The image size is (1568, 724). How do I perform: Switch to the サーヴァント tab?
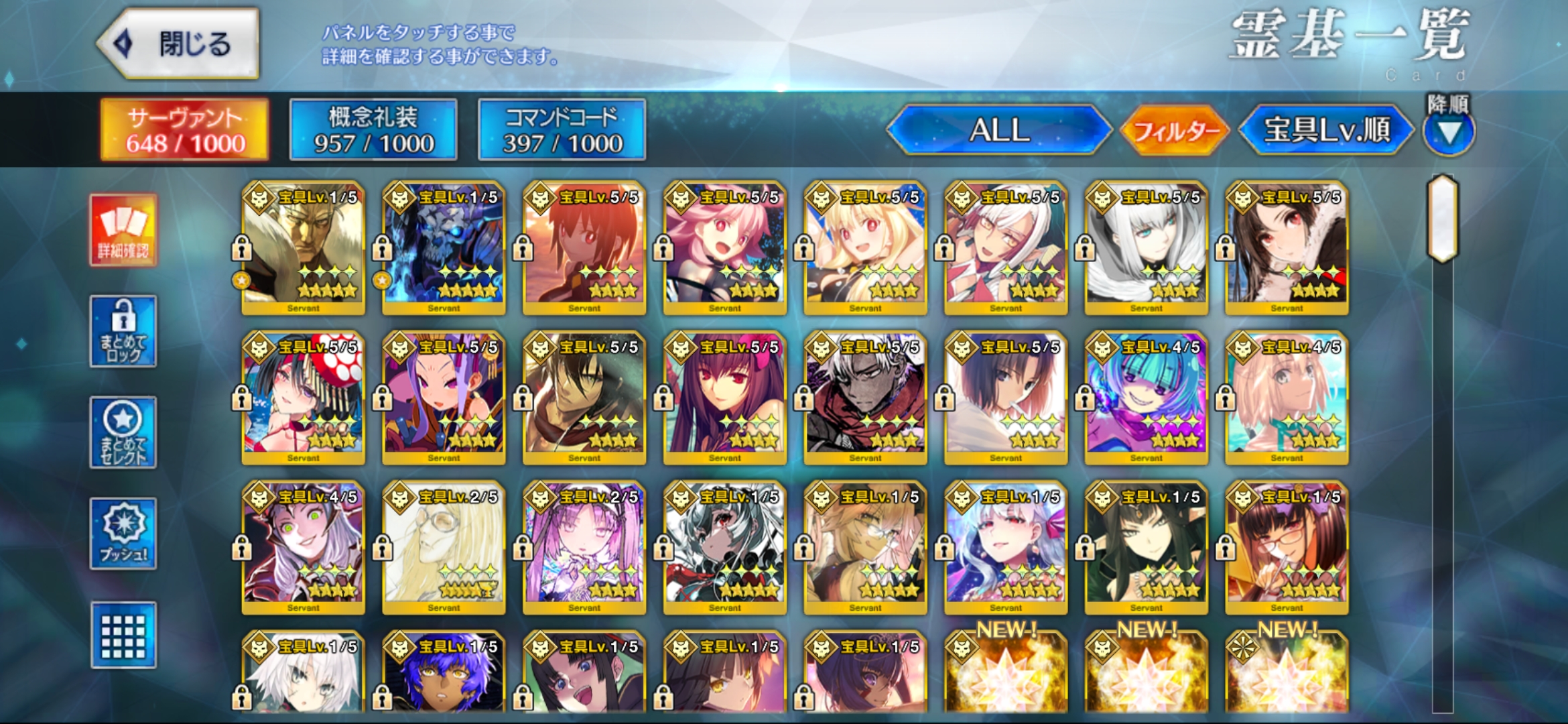[x=185, y=130]
